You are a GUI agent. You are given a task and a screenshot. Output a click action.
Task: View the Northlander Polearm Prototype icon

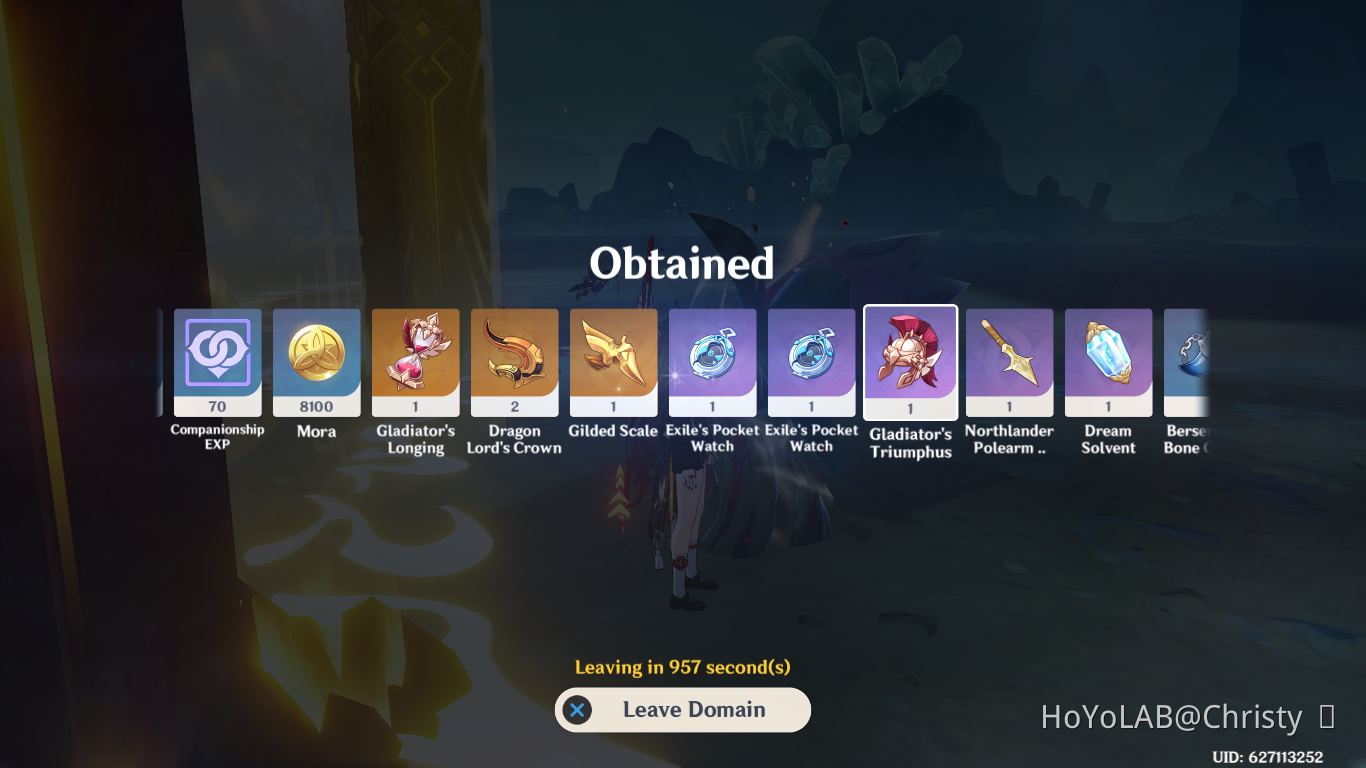(x=1009, y=362)
